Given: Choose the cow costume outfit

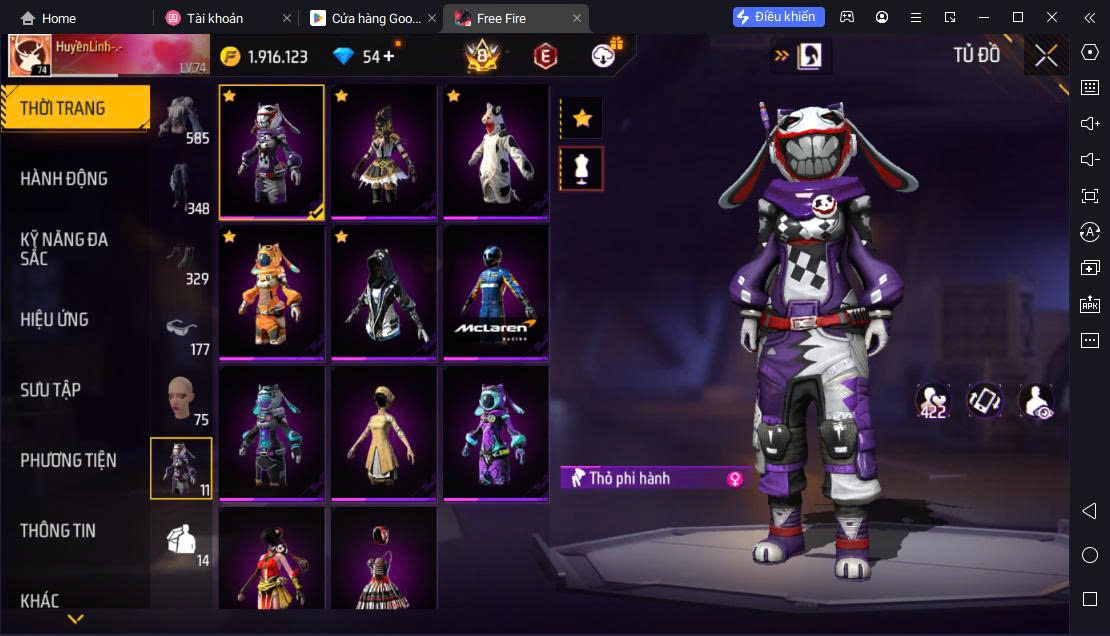Looking at the screenshot, I should [x=496, y=151].
